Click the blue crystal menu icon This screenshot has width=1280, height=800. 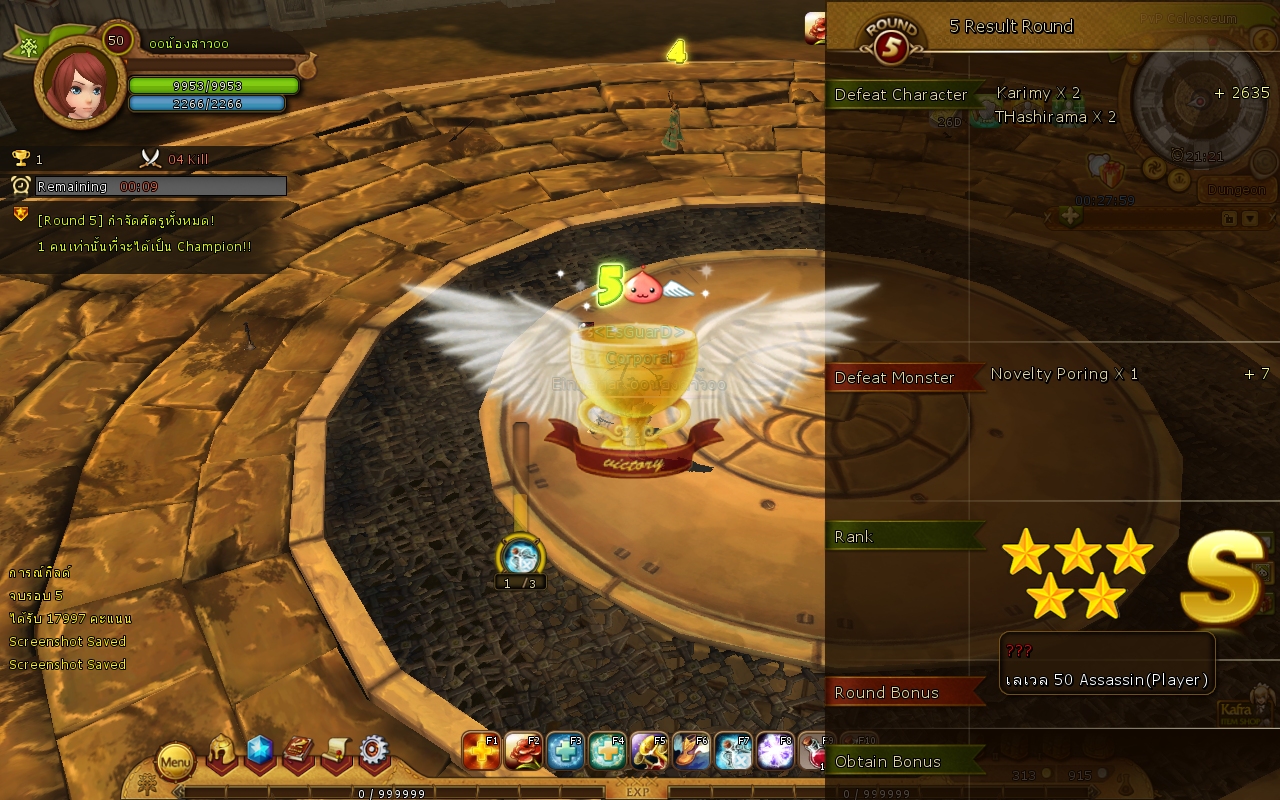click(x=260, y=752)
